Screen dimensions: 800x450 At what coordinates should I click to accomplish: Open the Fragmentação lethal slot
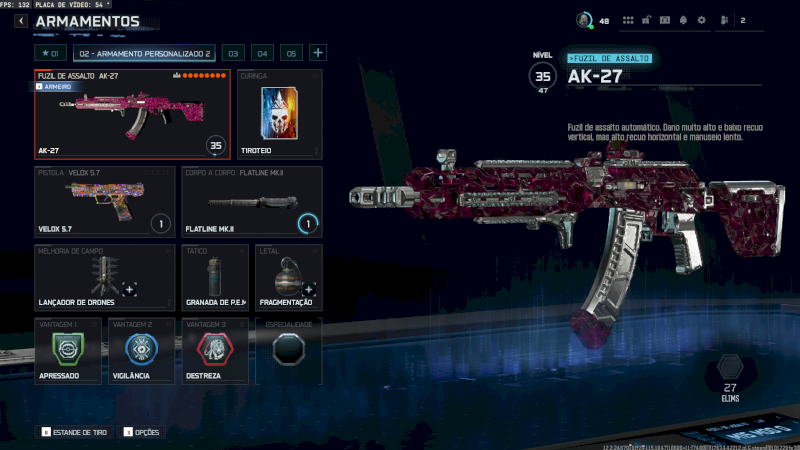tap(288, 277)
